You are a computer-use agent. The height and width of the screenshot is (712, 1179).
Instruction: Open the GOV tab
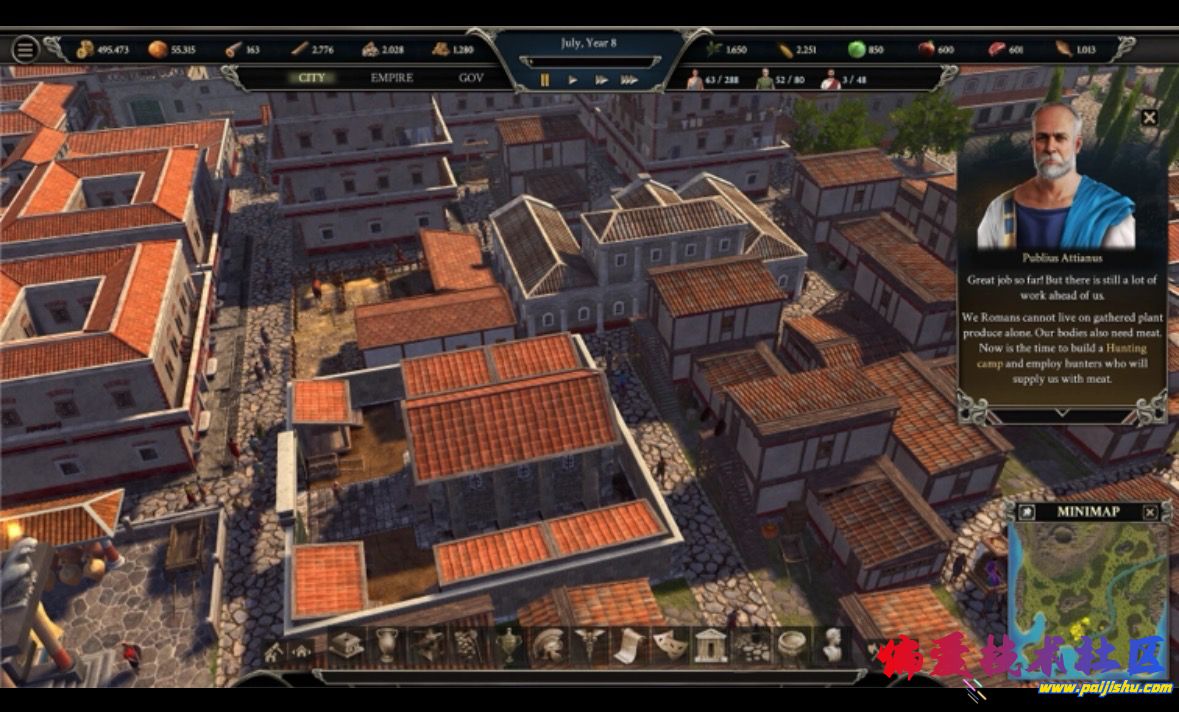click(x=470, y=78)
